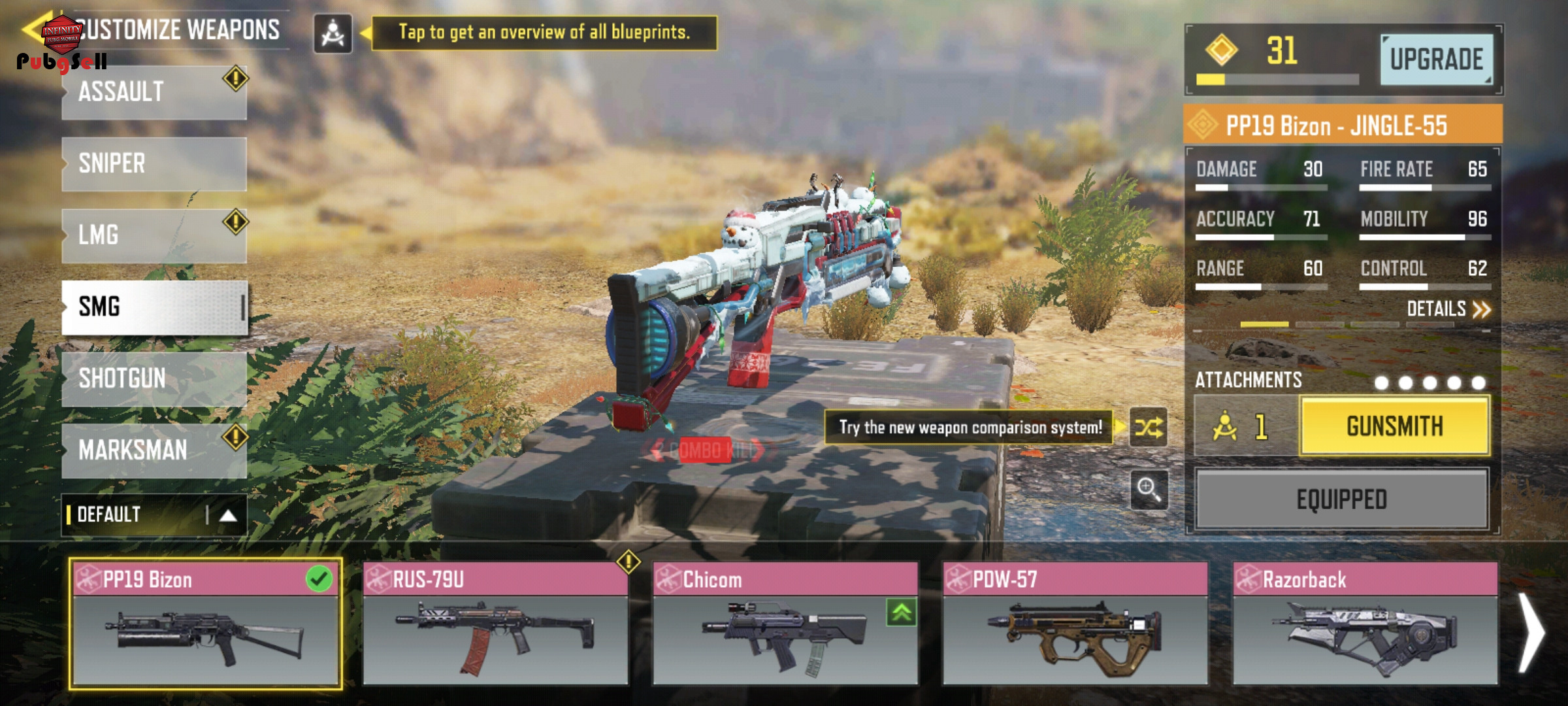Select the PDW-57 weapon card
This screenshot has width=1568, height=706.
coord(1075,624)
